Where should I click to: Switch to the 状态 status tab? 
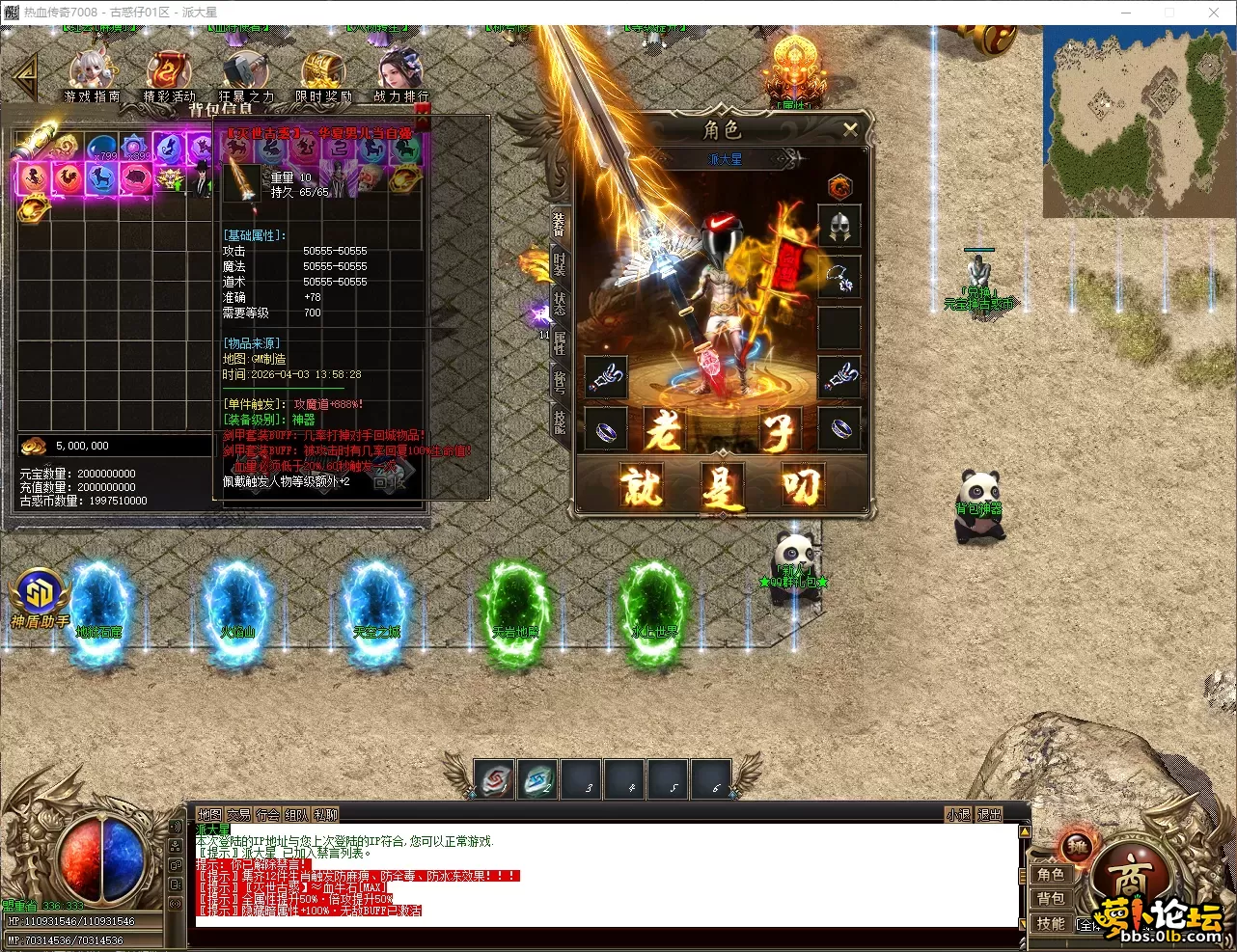560,303
